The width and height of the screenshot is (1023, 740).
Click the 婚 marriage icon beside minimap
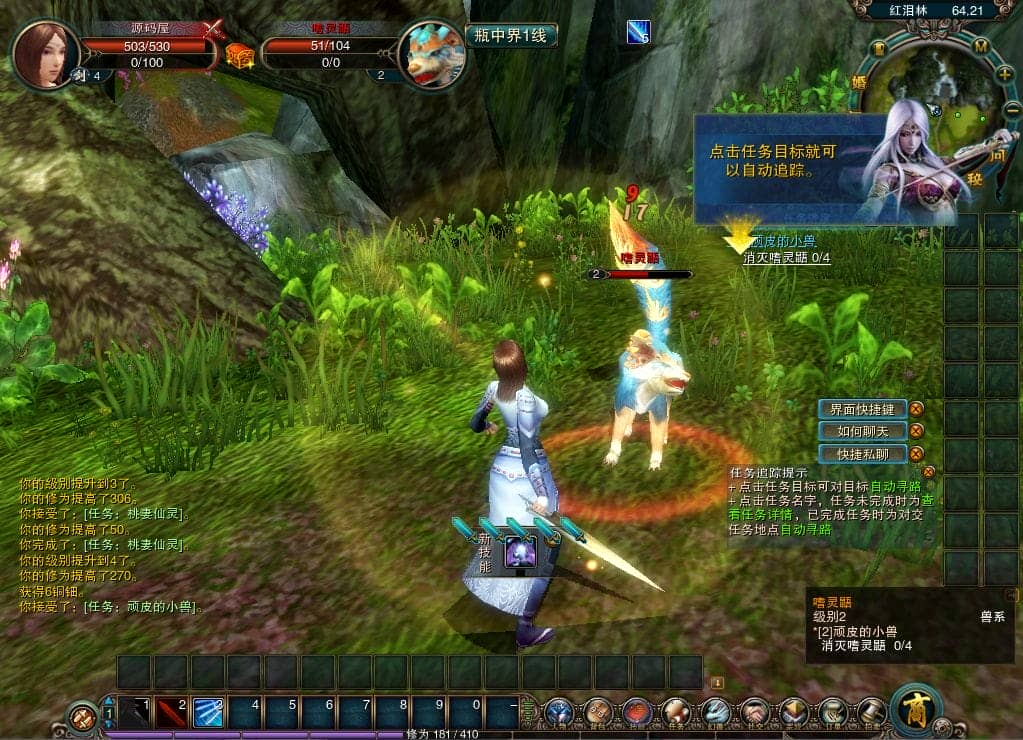[x=858, y=82]
